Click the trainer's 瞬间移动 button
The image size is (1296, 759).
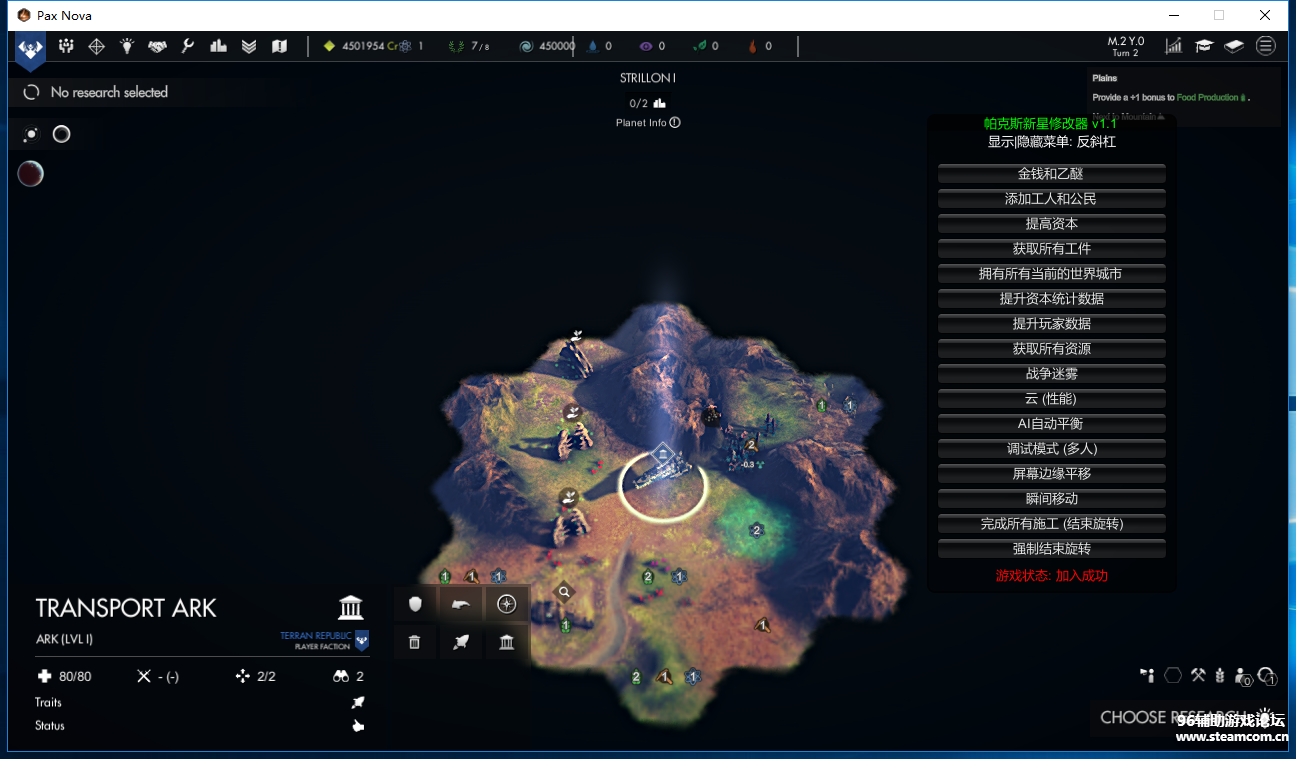coord(1051,499)
